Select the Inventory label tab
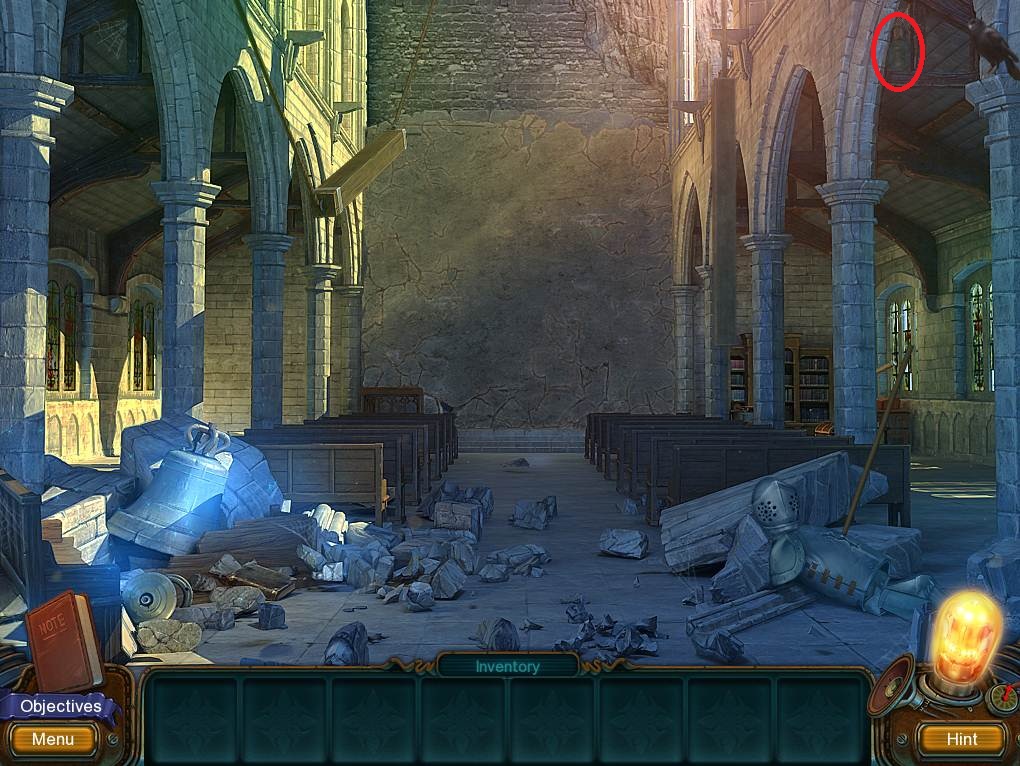The width and height of the screenshot is (1020, 766). tap(507, 666)
